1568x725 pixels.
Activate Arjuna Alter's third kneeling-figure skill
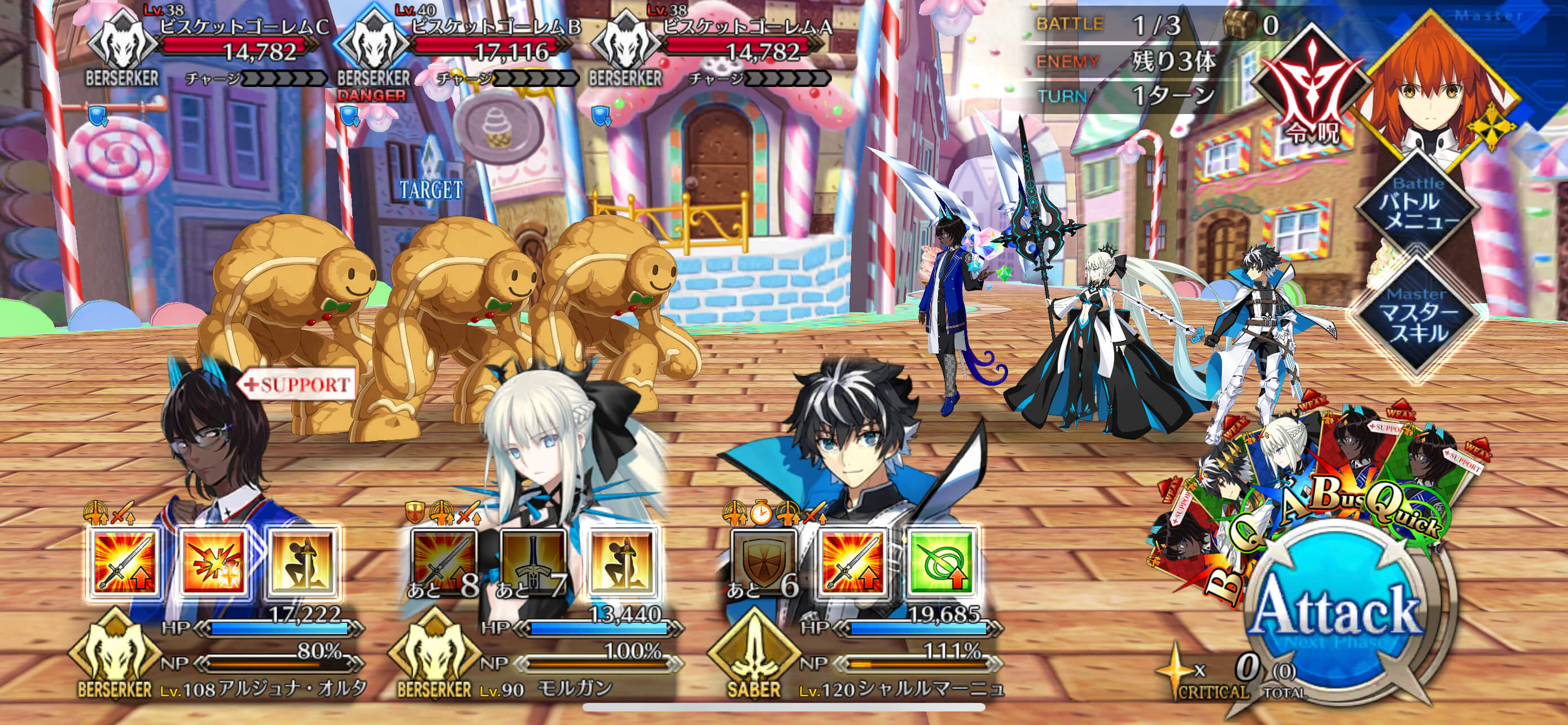[x=303, y=562]
